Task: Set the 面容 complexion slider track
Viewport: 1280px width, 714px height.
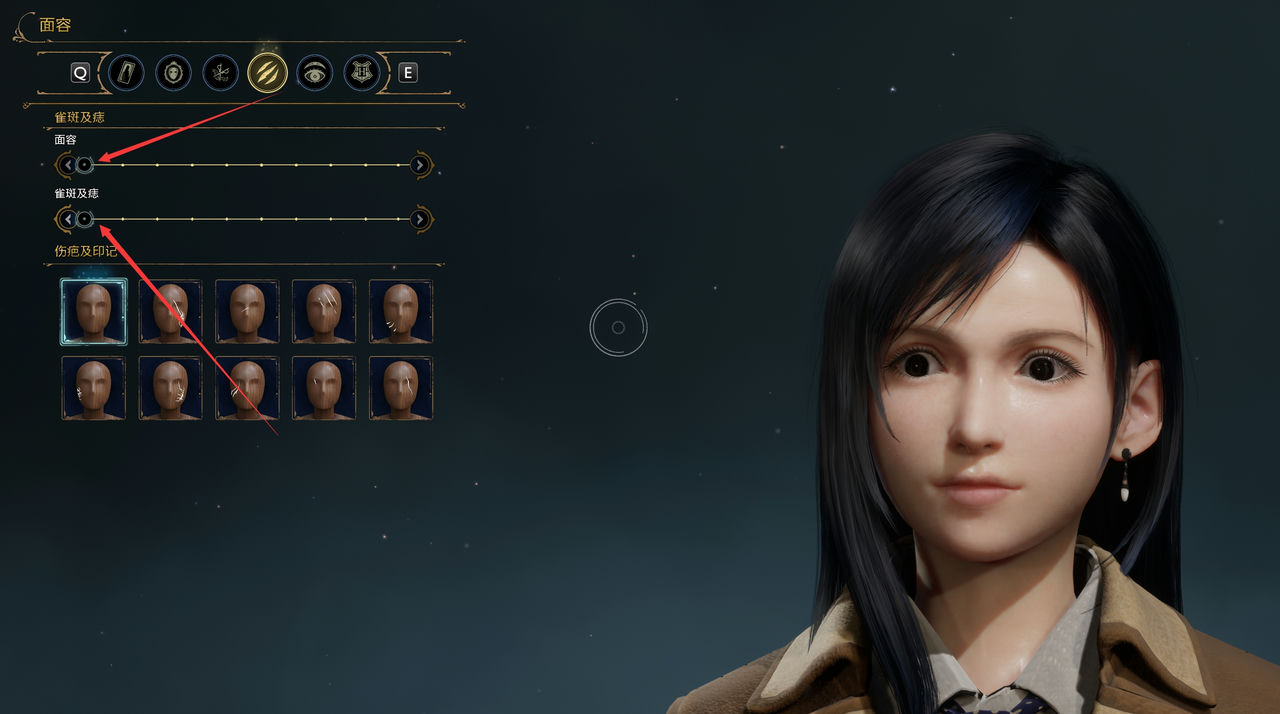Action: (244, 165)
